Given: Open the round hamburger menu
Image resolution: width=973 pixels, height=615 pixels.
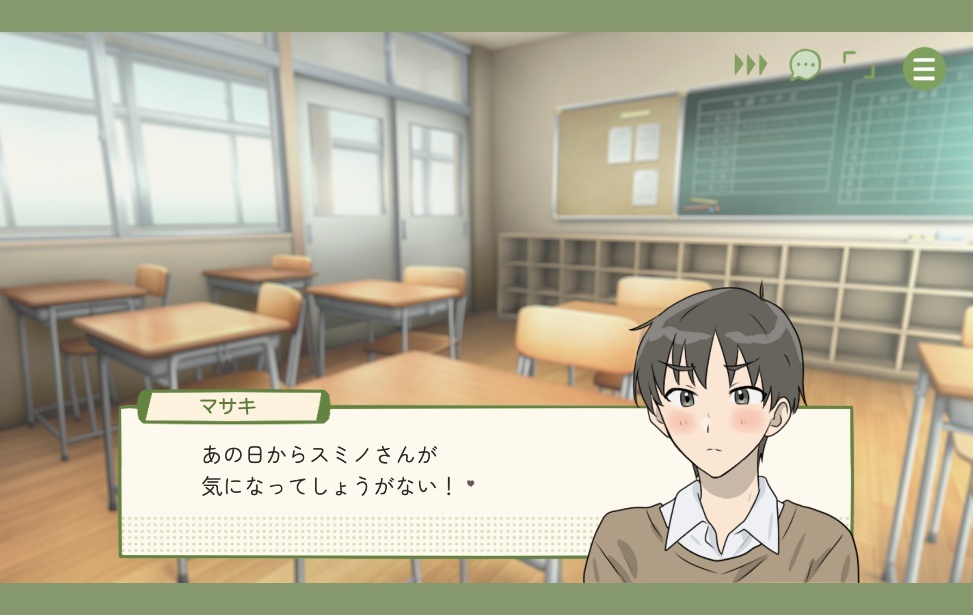Looking at the screenshot, I should [x=924, y=69].
